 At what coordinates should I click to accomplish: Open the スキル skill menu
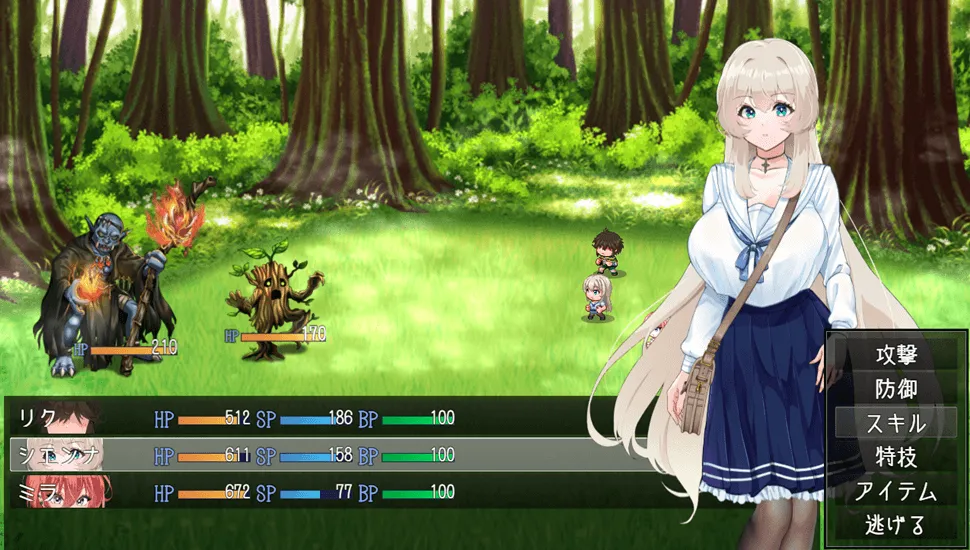[x=895, y=423]
